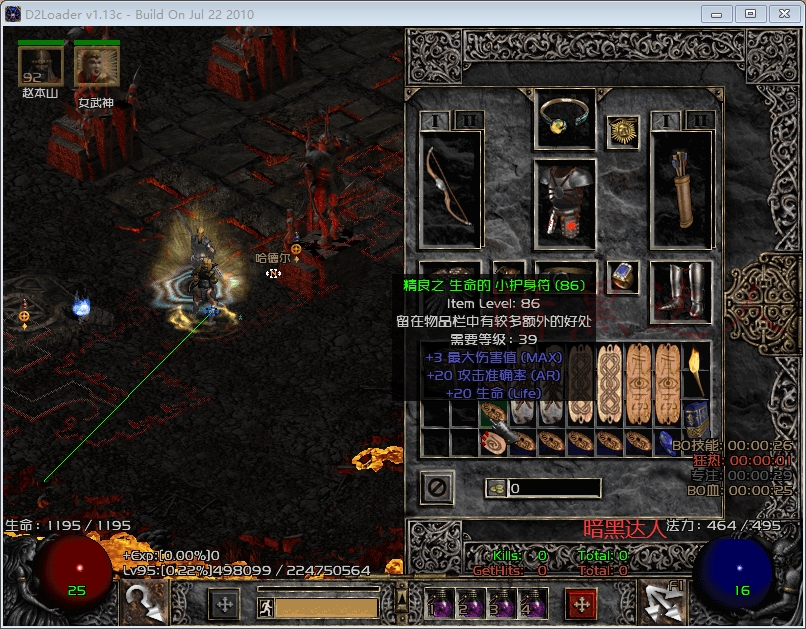806x629 pixels.
Task: Select the 女武神 Valkyrie portrait
Action: (x=96, y=67)
